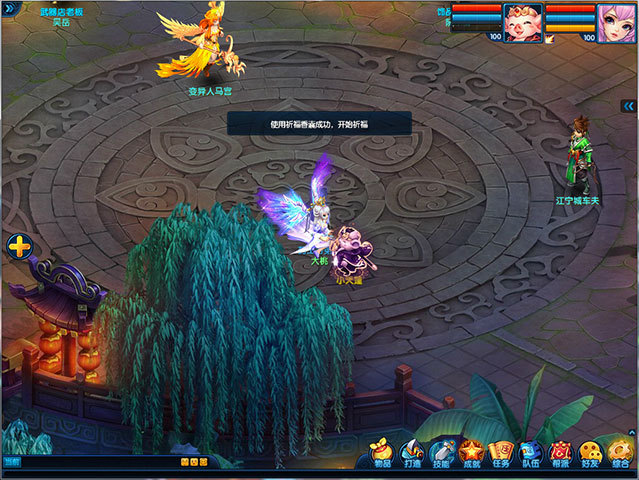Open the 好友 friends list

pyautogui.click(x=591, y=454)
